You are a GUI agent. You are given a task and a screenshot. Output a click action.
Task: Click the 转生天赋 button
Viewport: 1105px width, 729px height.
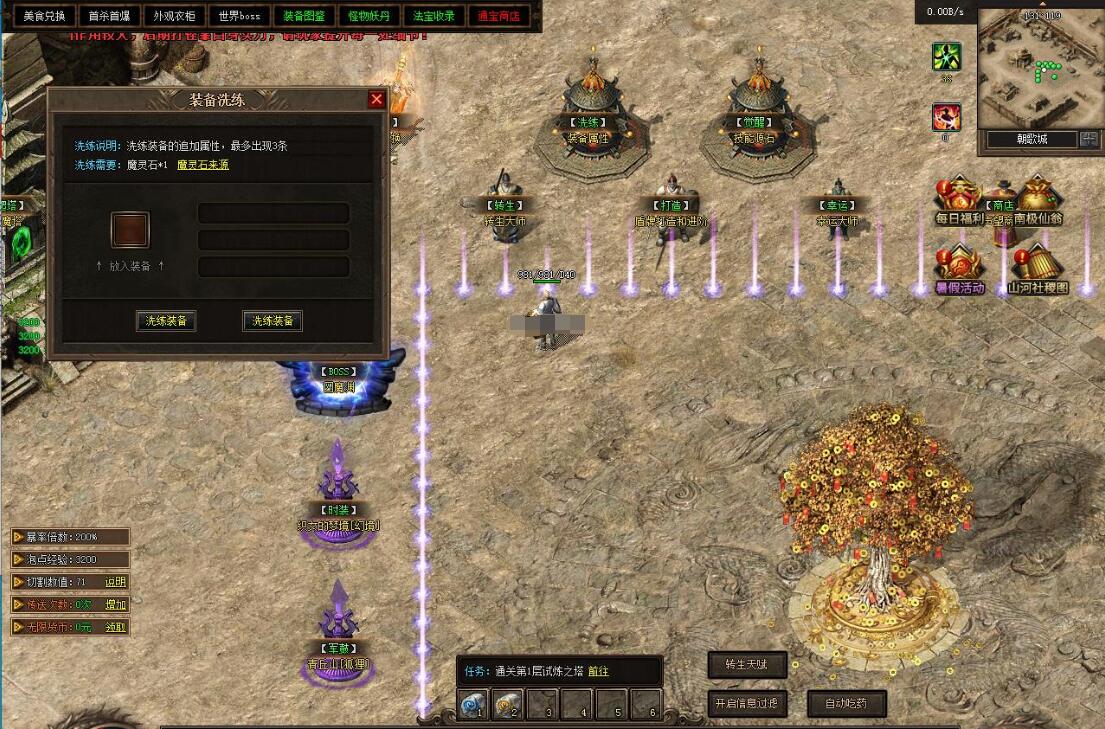746,665
